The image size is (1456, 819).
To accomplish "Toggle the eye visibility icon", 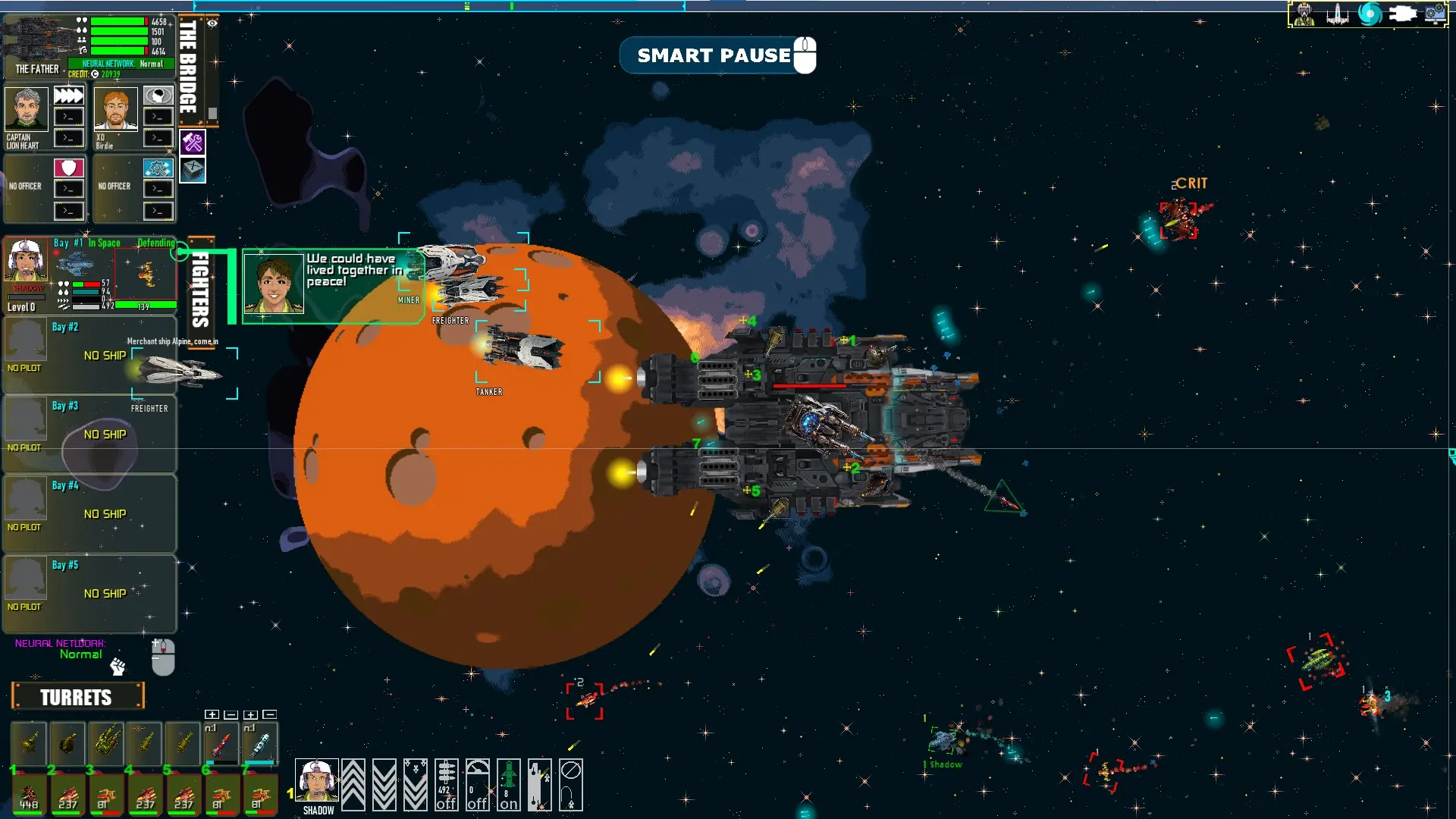I will click(x=212, y=24).
